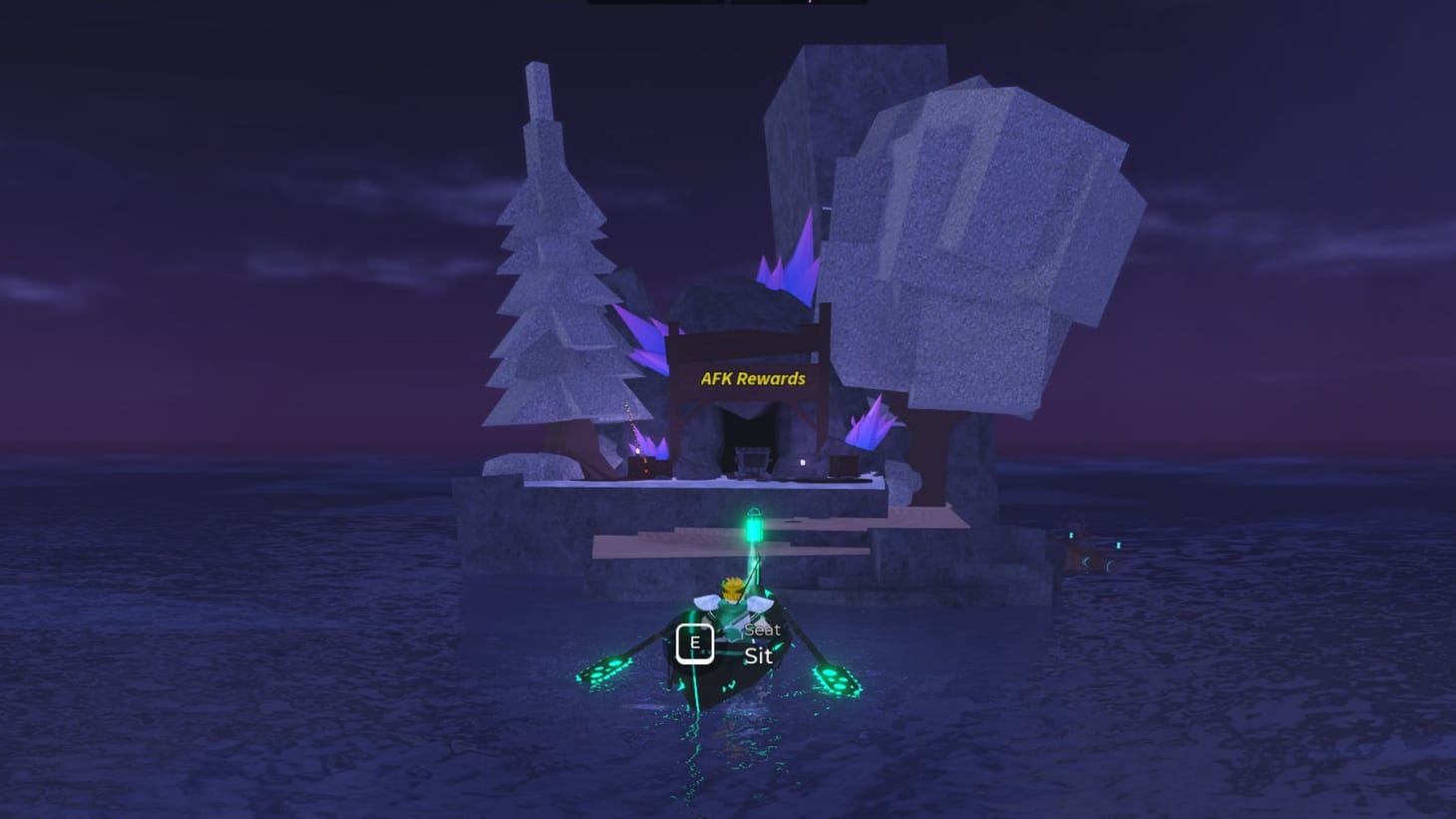The width and height of the screenshot is (1456, 819).
Task: Click the wooden dock plank below the island
Action: [658, 547]
